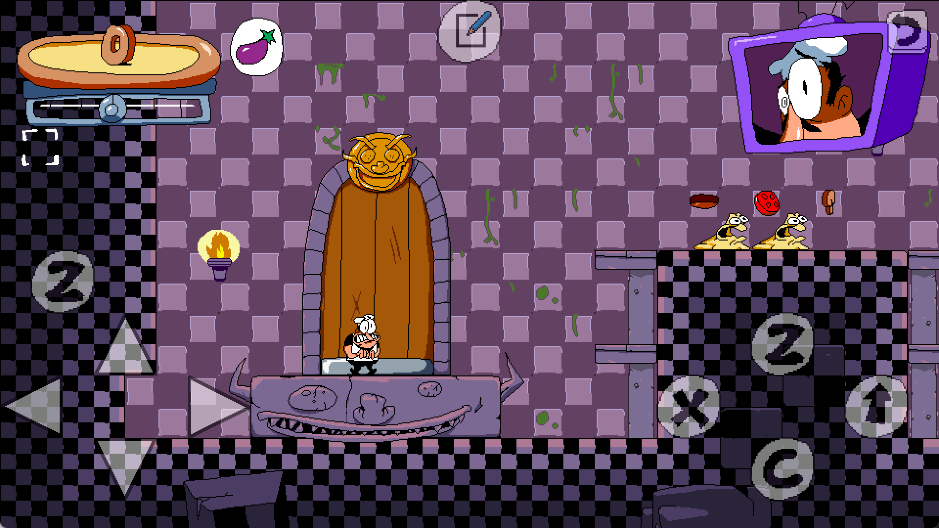Tap the X touch button
Viewport: 939px width, 528px height.
[688, 407]
